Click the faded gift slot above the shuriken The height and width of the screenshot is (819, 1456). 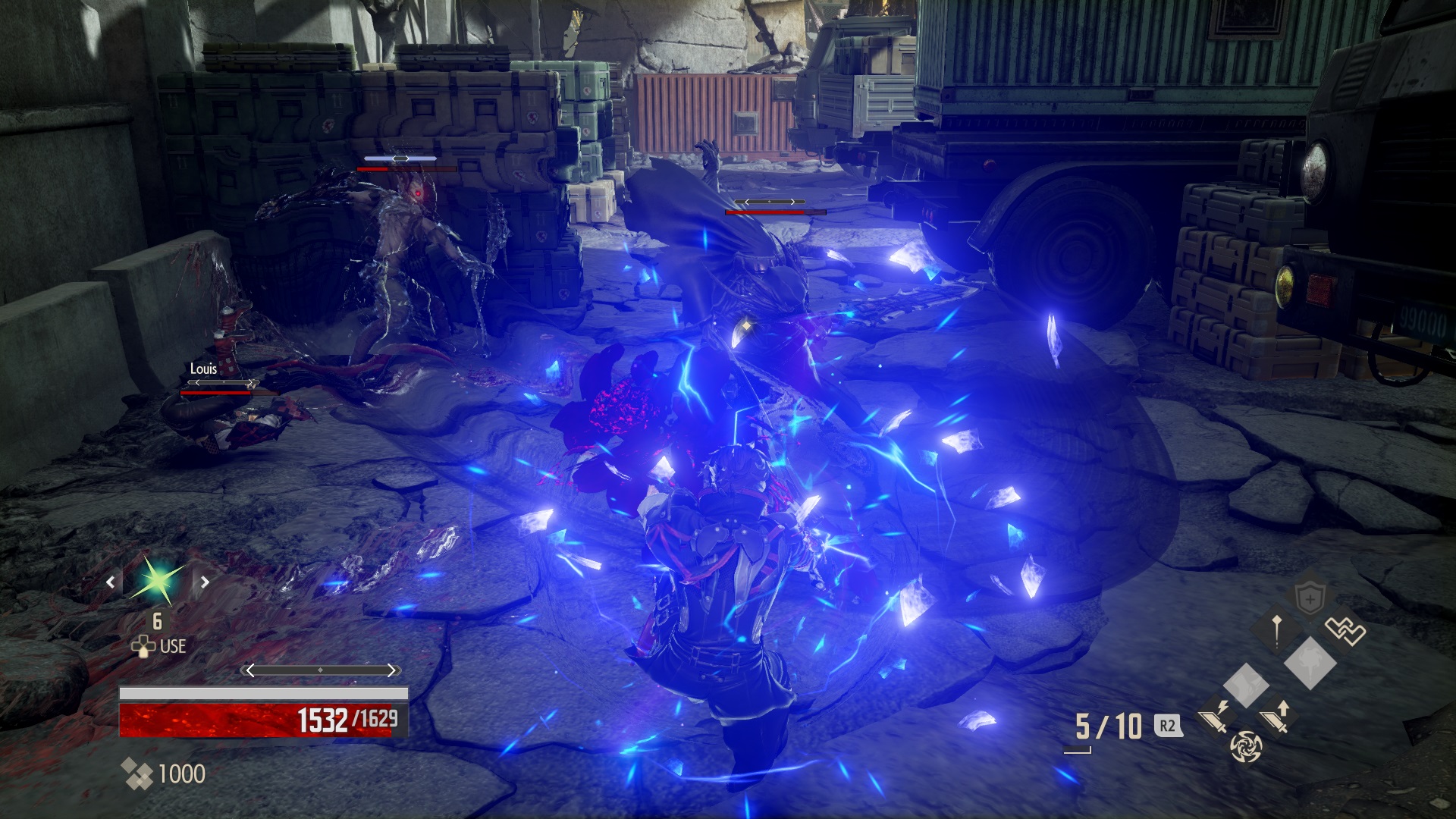pyautogui.click(x=1246, y=686)
